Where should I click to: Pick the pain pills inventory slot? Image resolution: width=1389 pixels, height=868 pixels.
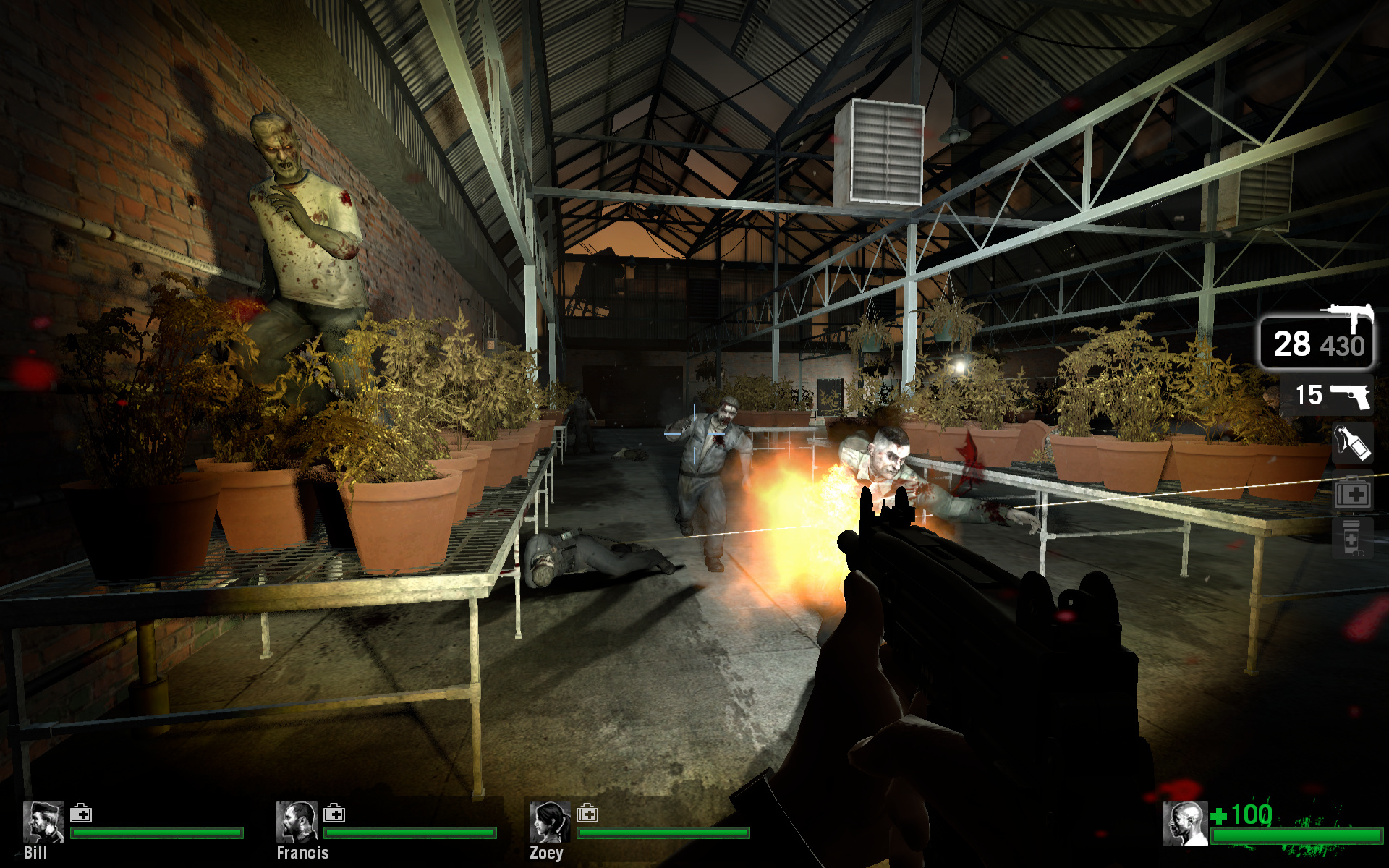tap(1351, 538)
